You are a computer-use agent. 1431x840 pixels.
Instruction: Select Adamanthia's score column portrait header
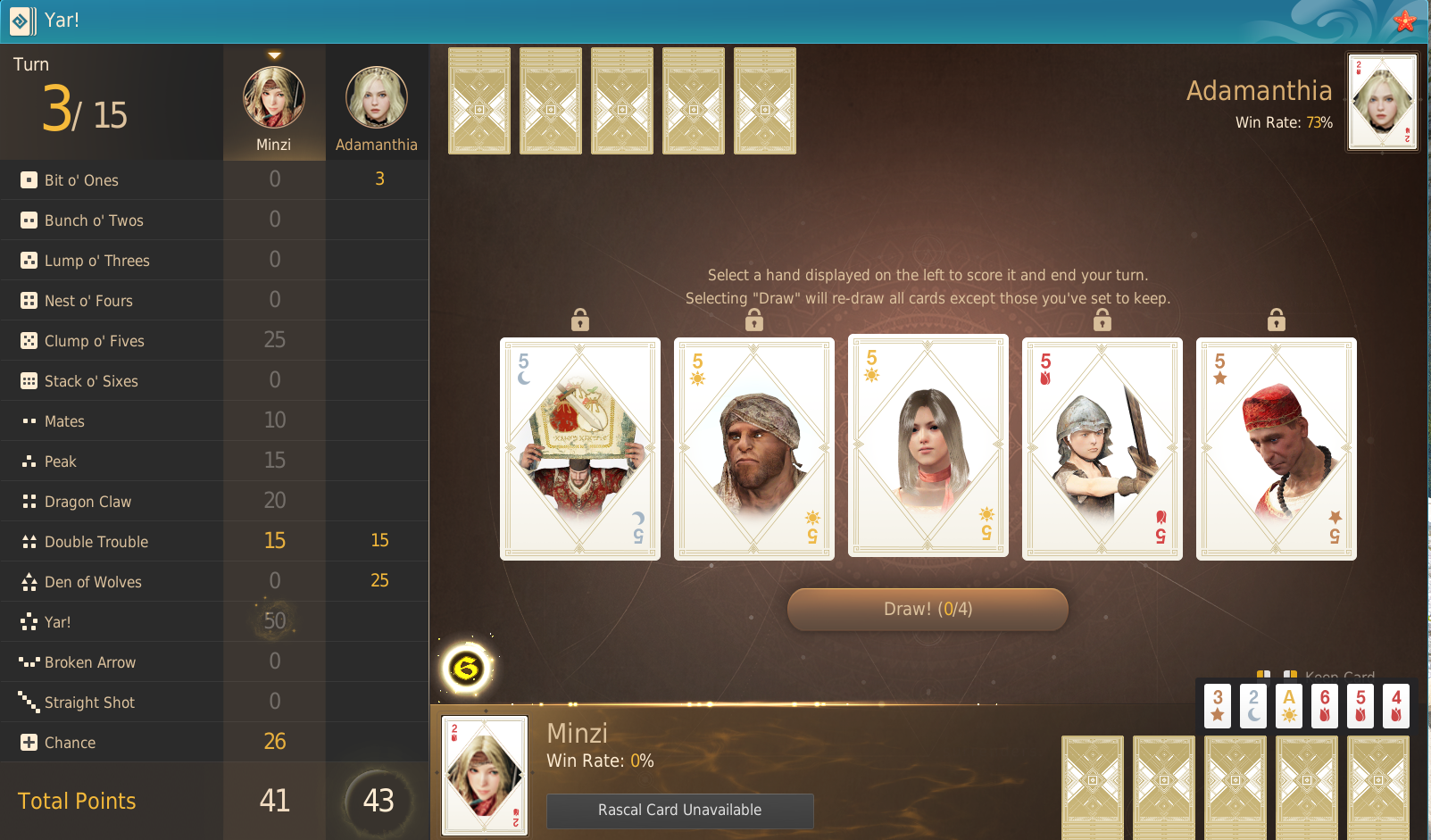point(376,98)
